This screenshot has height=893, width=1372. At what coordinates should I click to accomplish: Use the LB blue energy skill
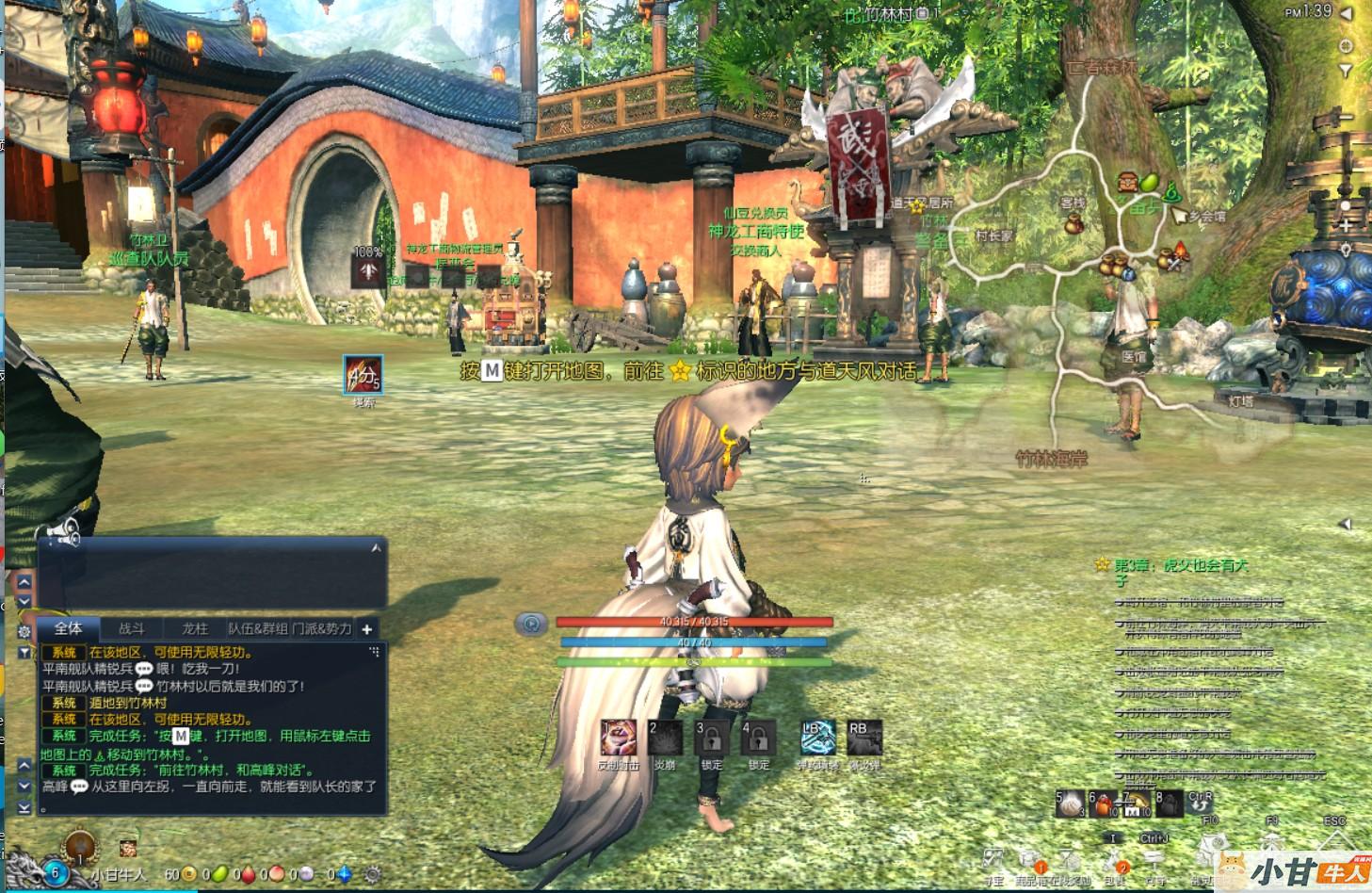tap(817, 739)
